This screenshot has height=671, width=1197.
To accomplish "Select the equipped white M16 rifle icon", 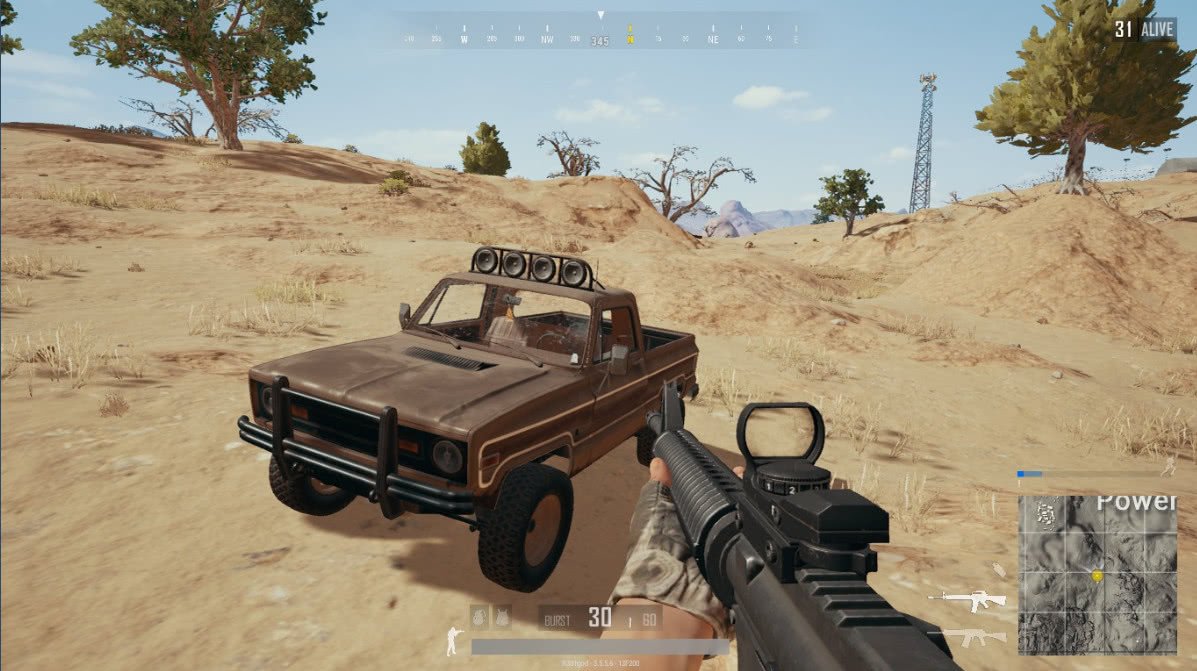I will point(967,600).
